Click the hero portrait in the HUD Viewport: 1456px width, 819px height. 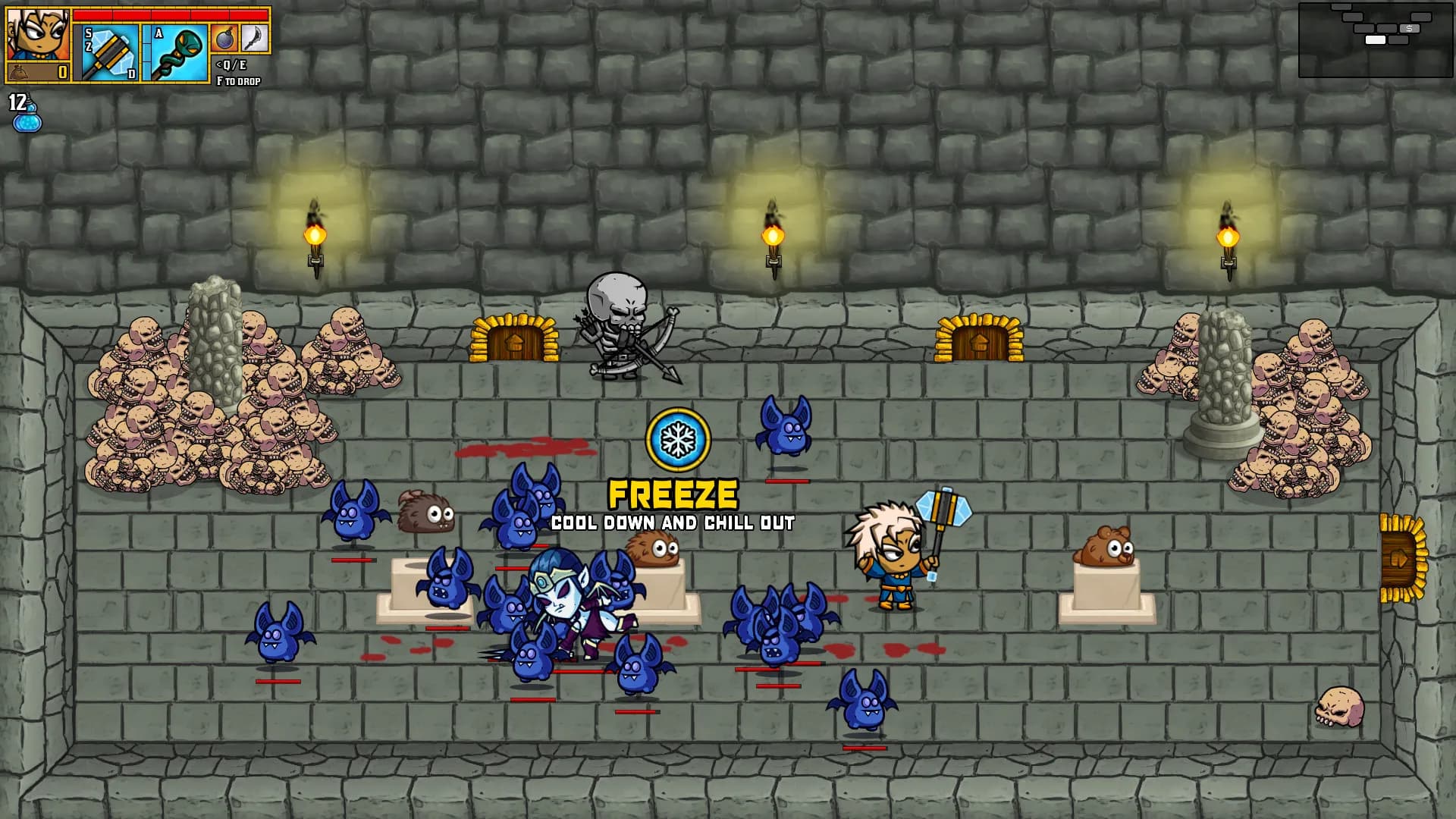(x=36, y=32)
